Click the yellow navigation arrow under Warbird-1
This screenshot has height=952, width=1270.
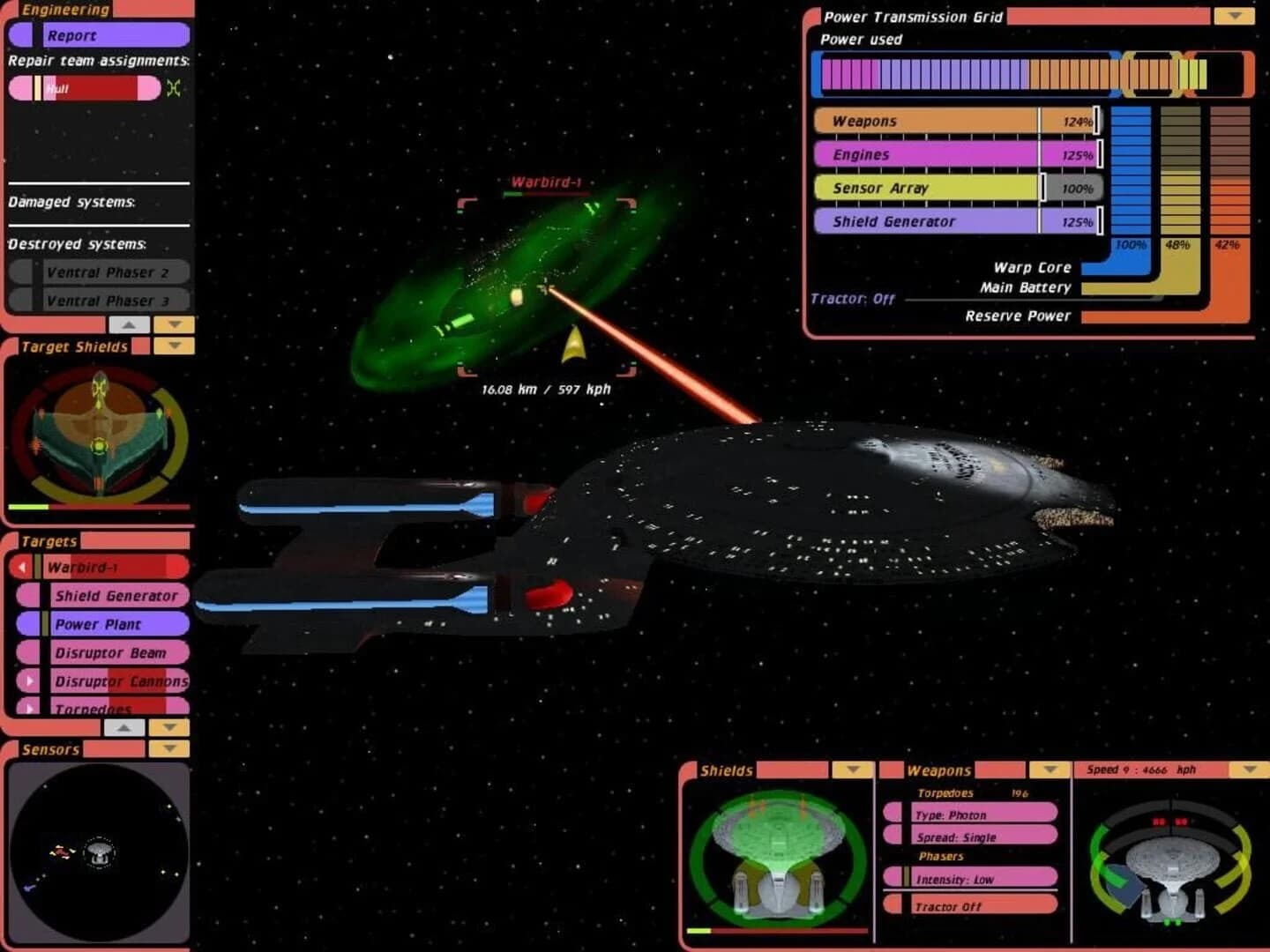[x=574, y=344]
